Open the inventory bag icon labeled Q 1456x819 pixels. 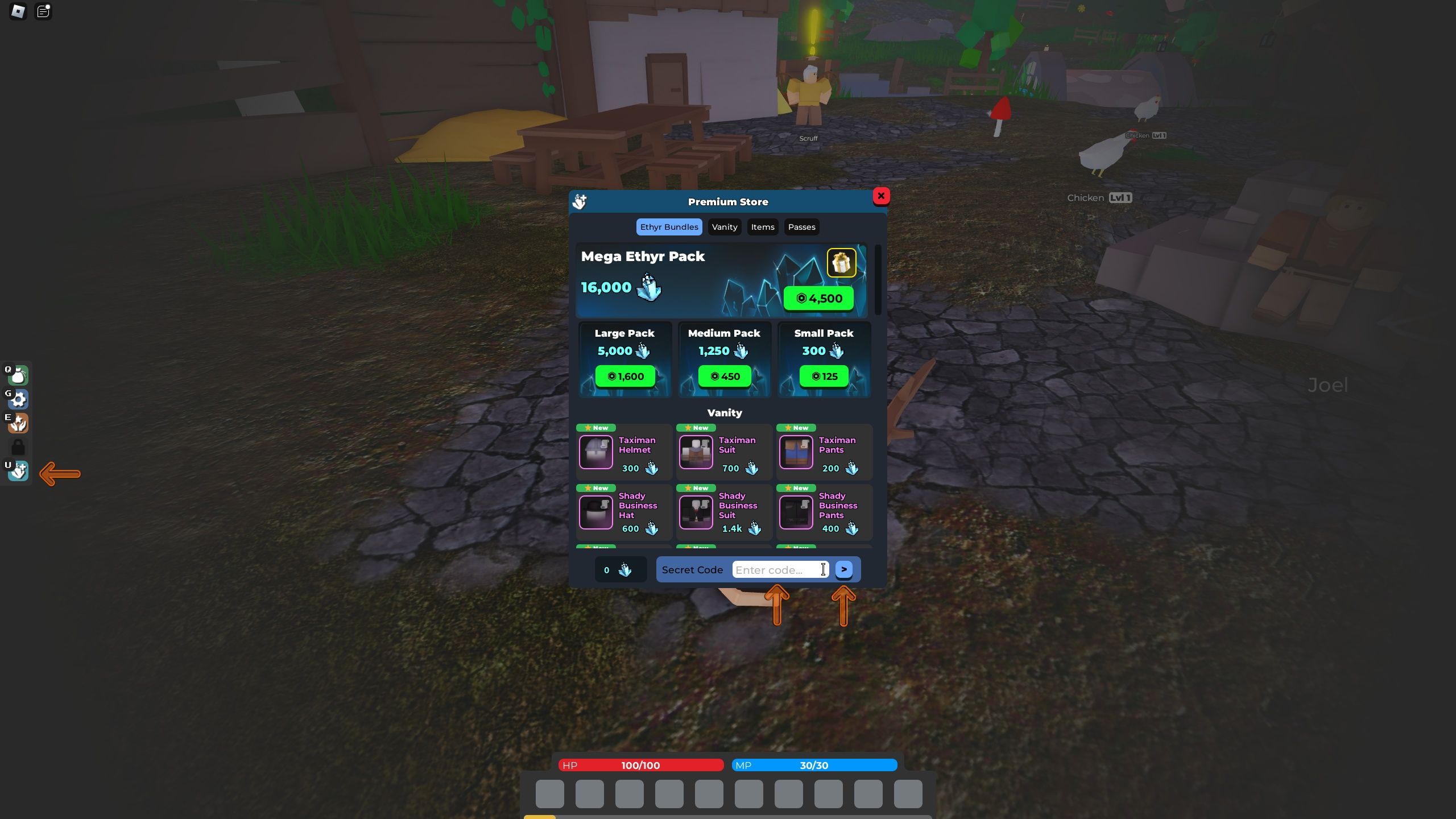(19, 375)
